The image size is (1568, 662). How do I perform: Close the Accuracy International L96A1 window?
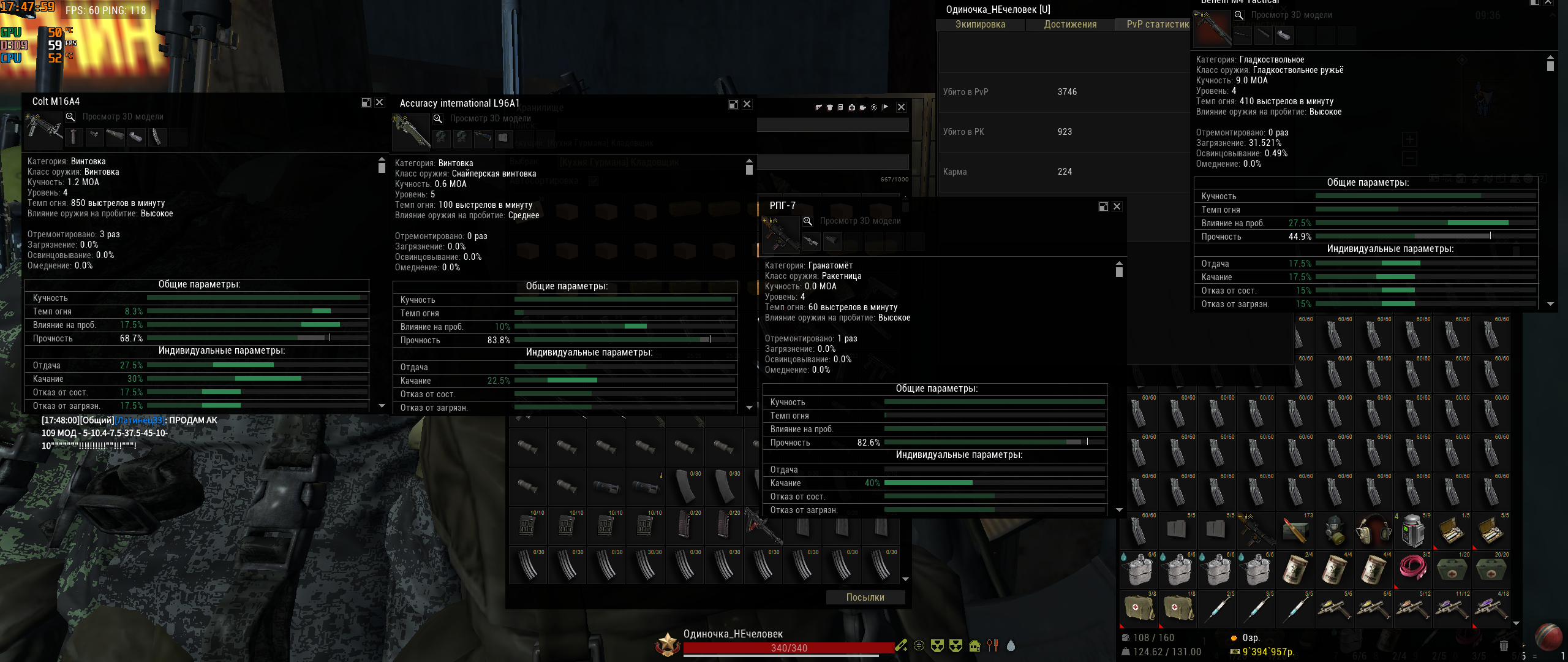[x=747, y=104]
